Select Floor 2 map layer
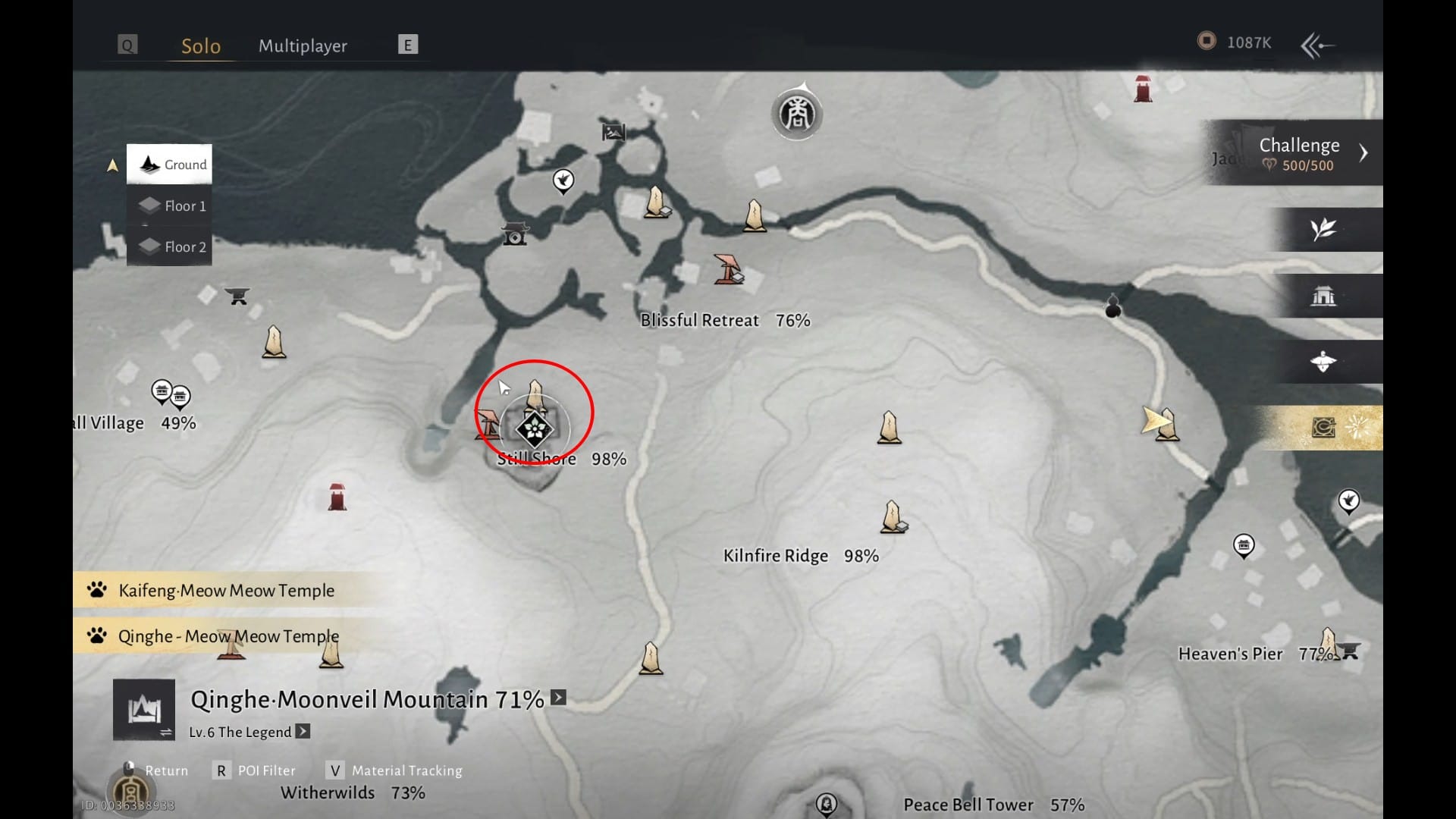The image size is (1456, 819). pos(171,247)
